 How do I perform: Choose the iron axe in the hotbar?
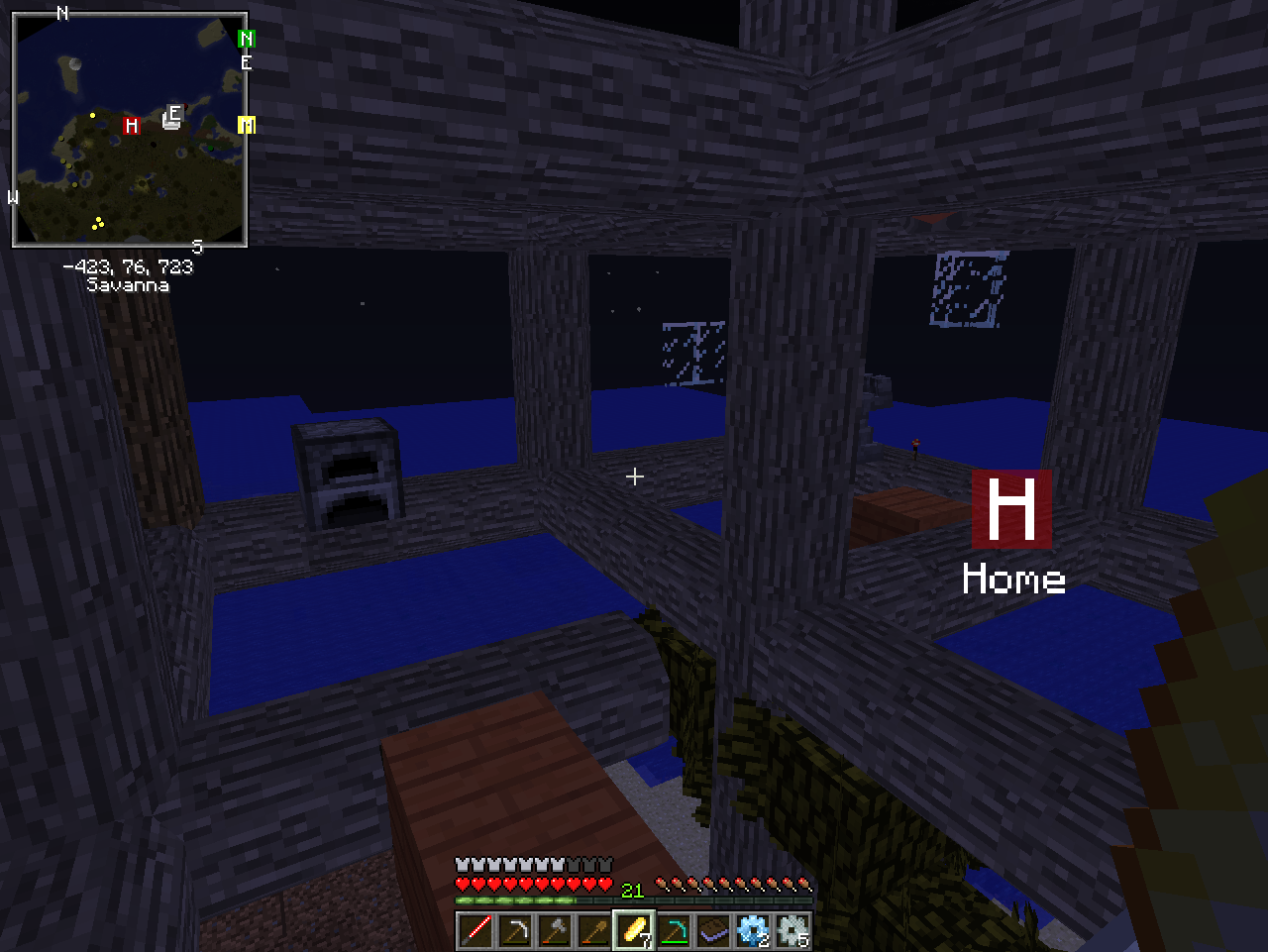coord(555,931)
